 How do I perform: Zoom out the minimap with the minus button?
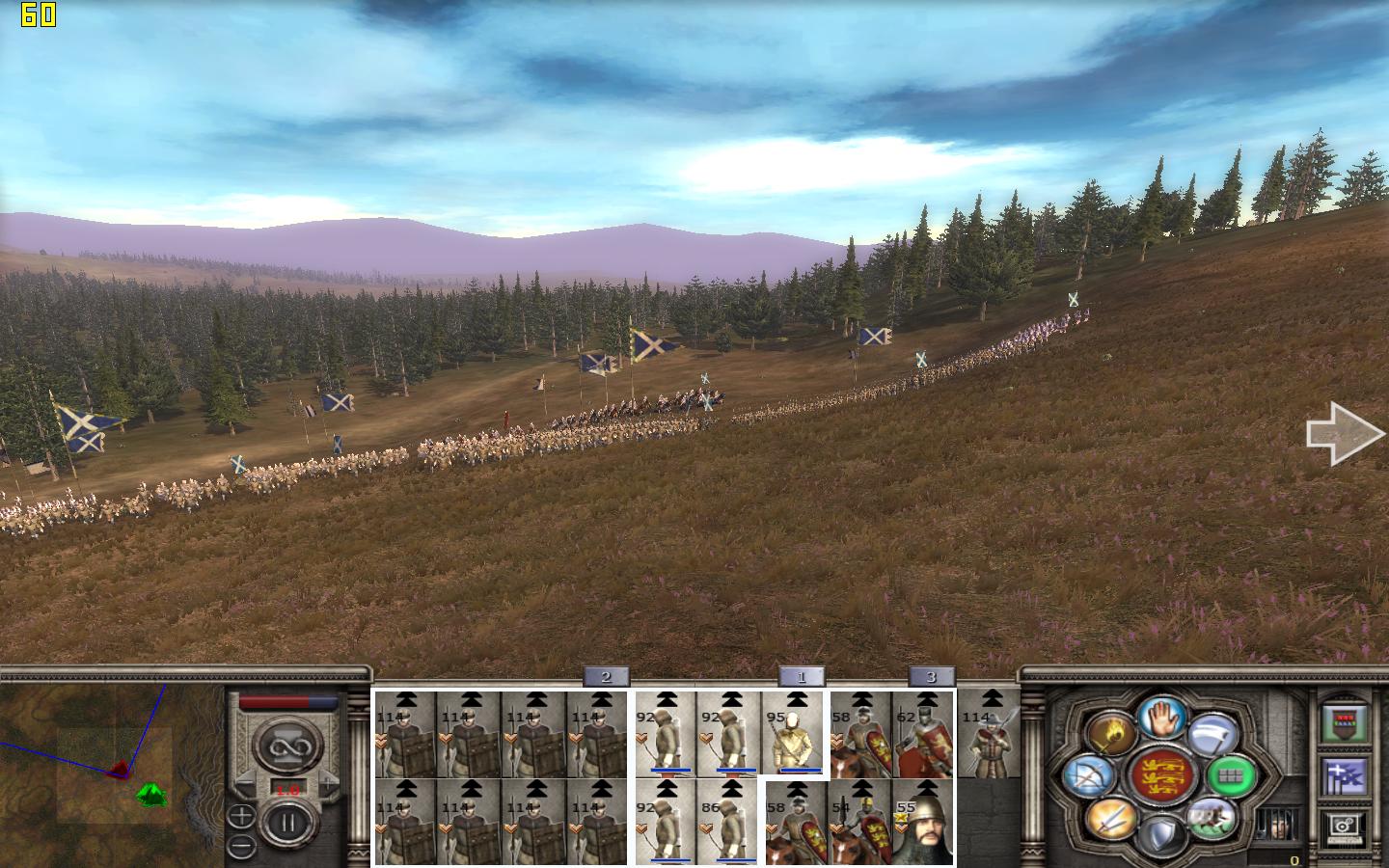[241, 846]
